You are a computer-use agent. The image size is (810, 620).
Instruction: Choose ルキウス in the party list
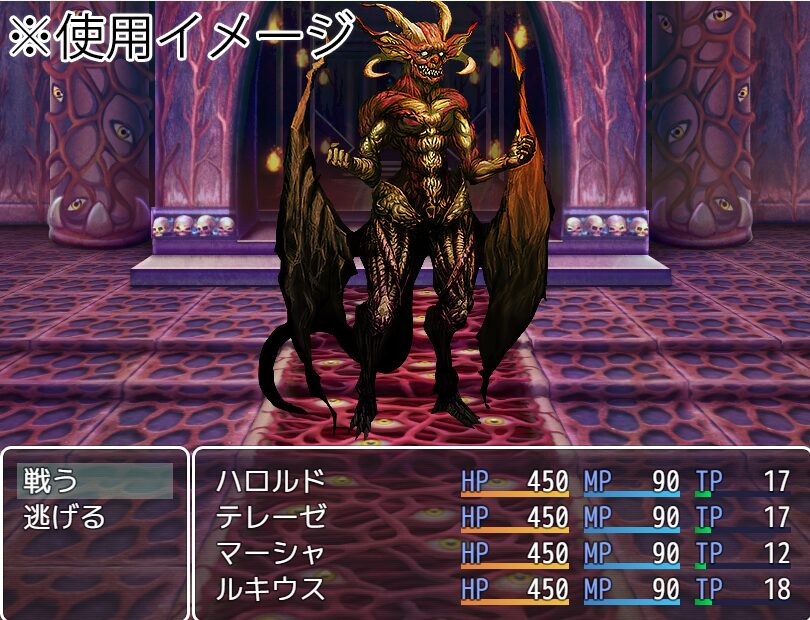point(271,589)
